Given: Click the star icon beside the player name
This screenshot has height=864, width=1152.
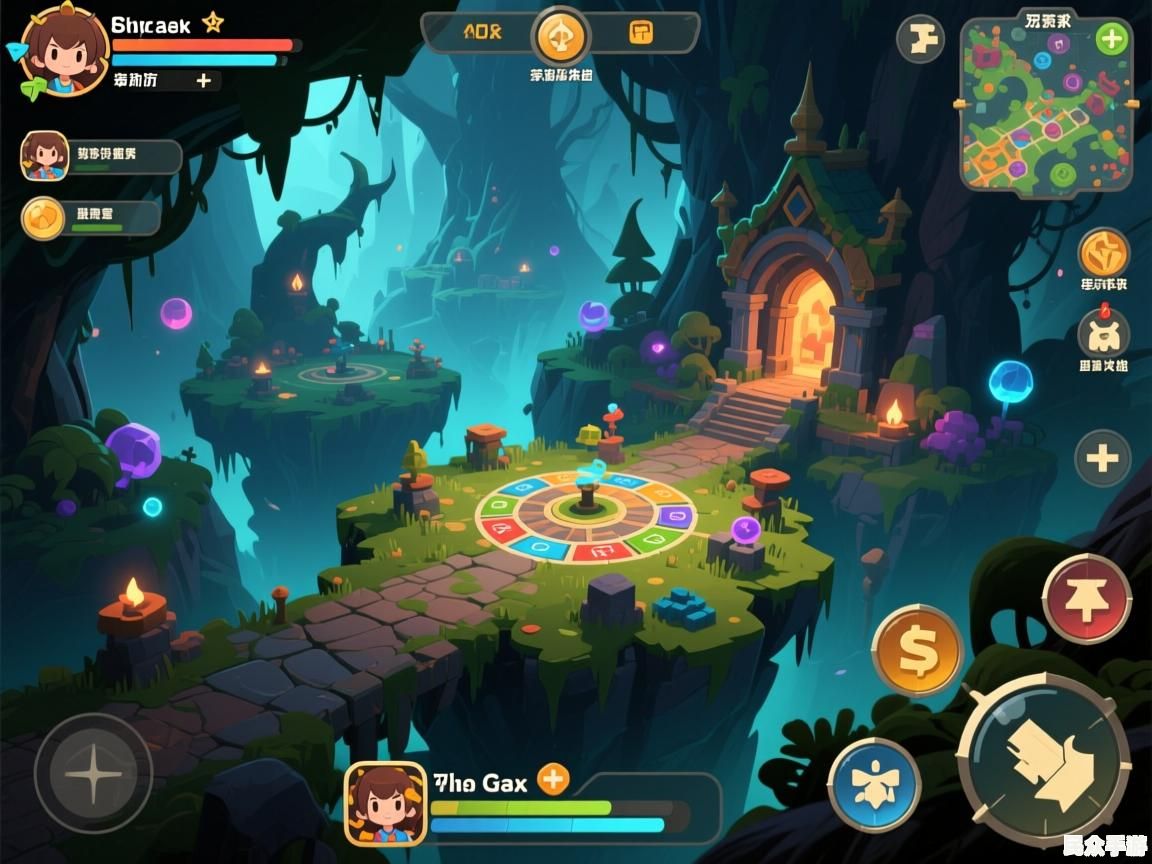Looking at the screenshot, I should [213, 23].
